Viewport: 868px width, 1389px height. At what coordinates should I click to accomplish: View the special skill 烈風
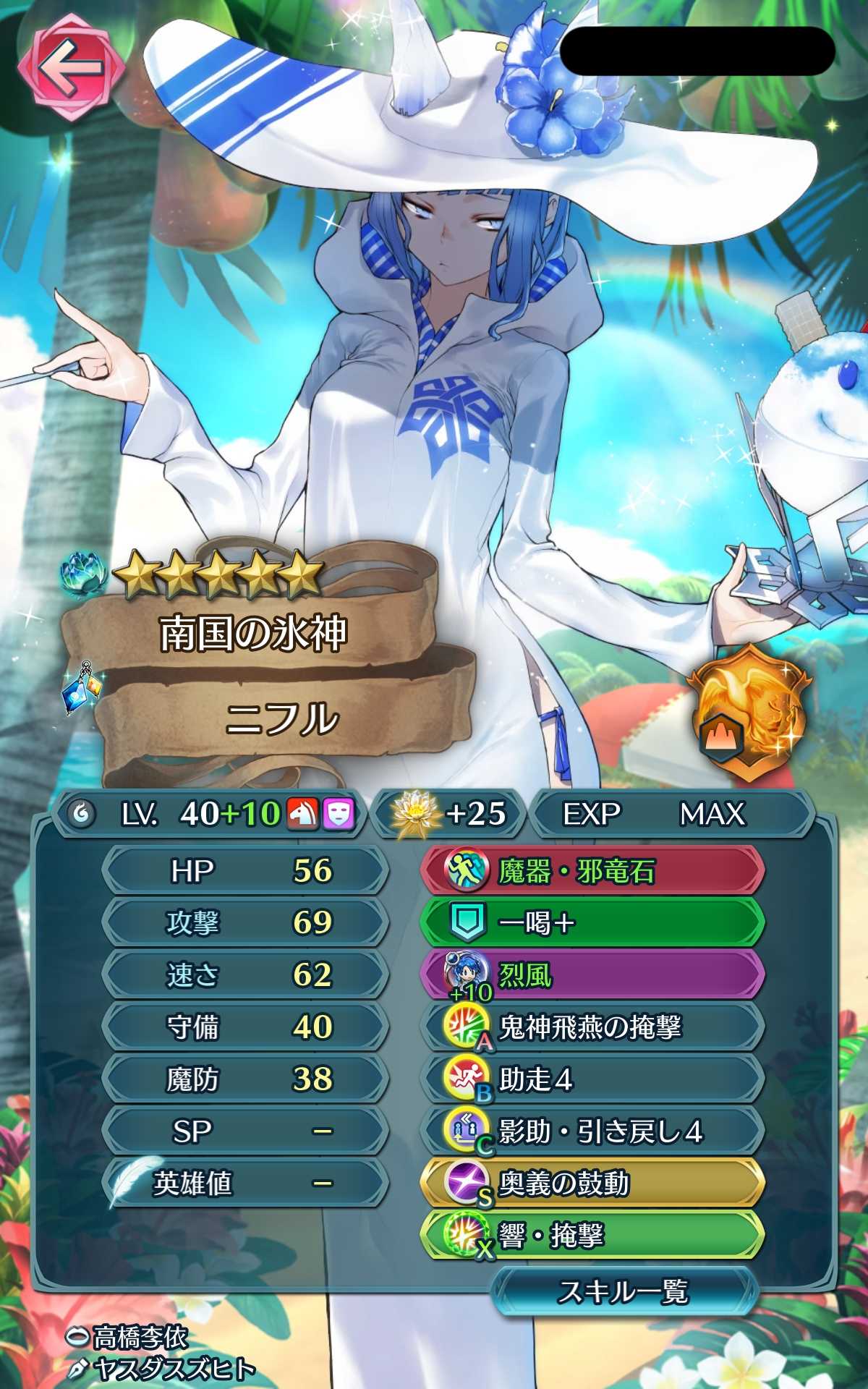tap(592, 975)
